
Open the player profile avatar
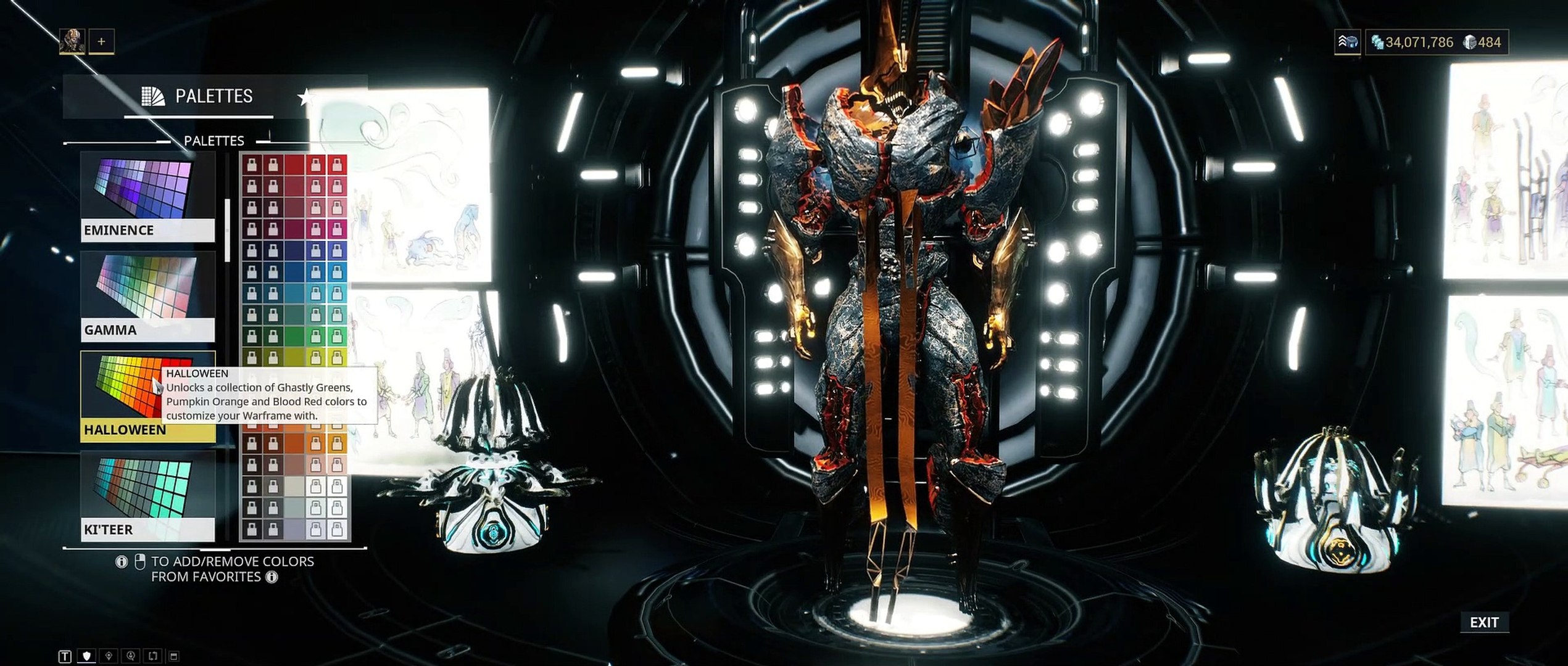(x=72, y=41)
